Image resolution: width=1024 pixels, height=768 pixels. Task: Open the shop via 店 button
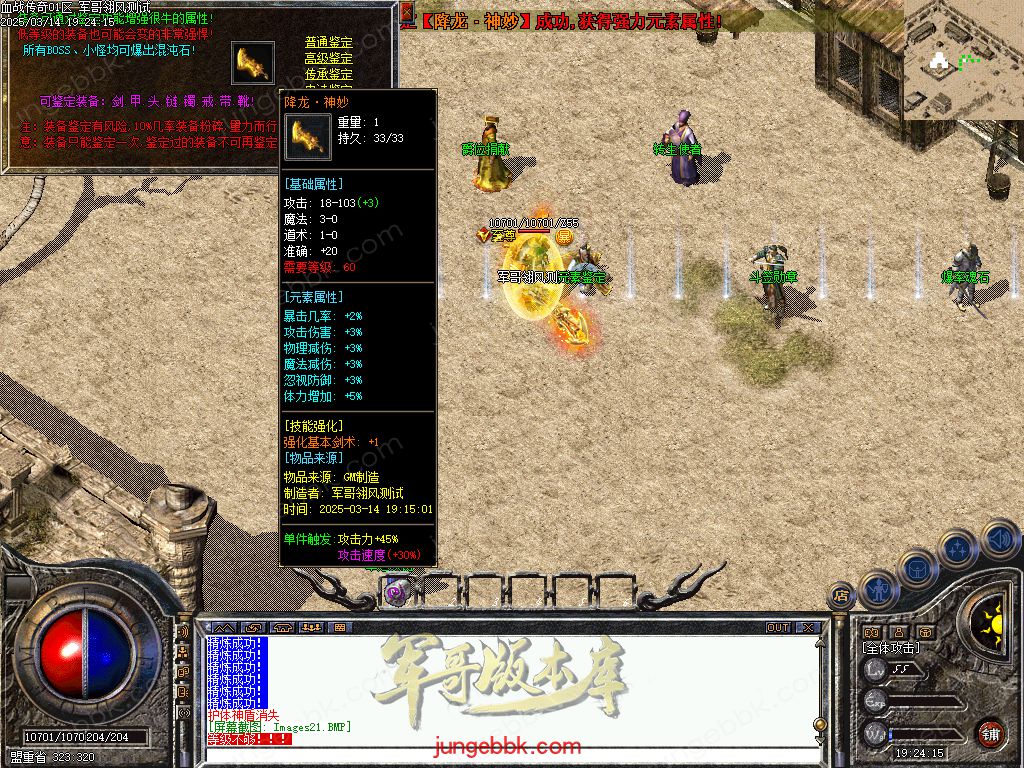click(x=841, y=596)
